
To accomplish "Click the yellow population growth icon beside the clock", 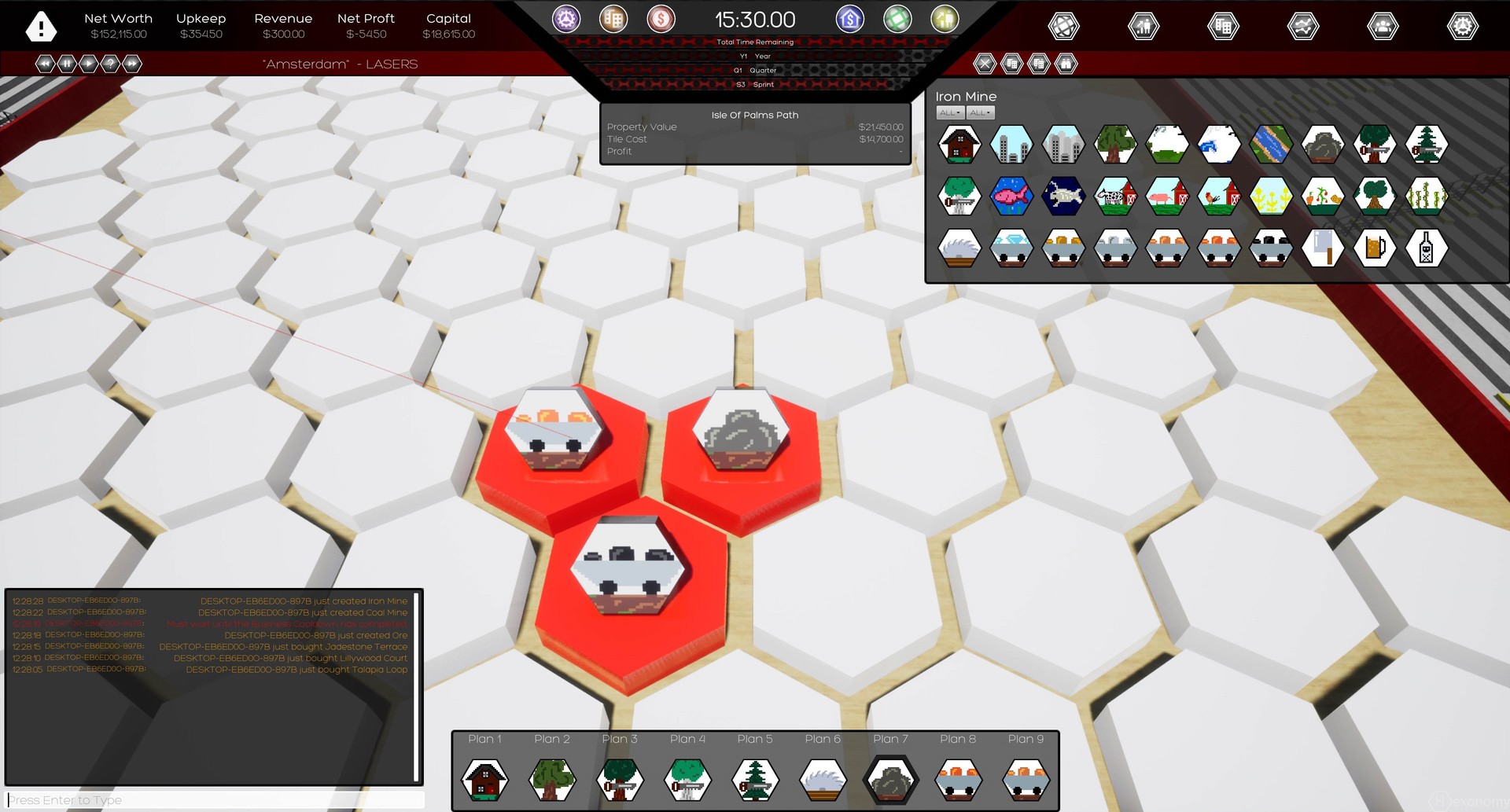I will [x=944, y=19].
